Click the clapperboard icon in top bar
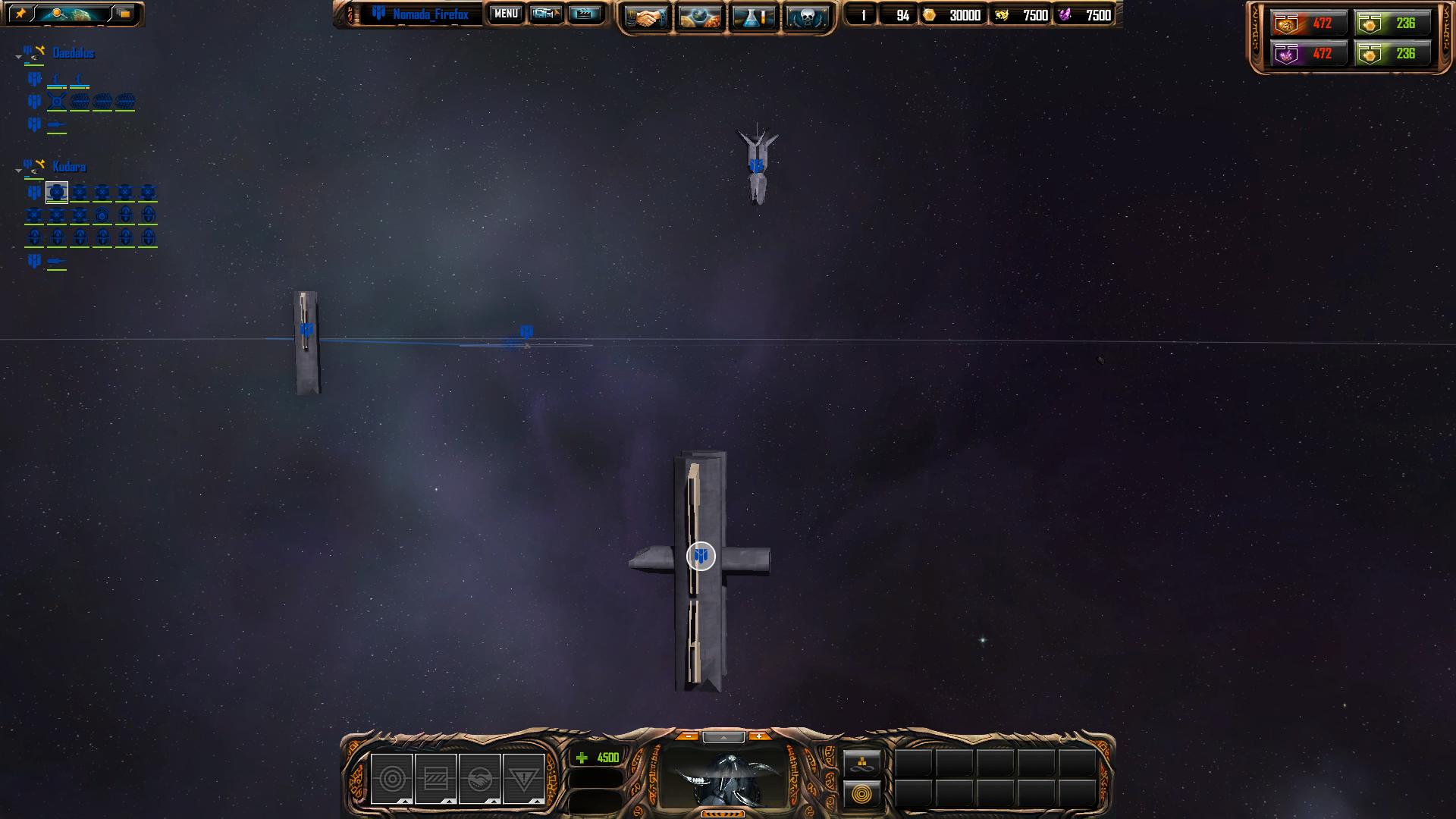Screen dimensions: 1456x819 click(x=584, y=14)
